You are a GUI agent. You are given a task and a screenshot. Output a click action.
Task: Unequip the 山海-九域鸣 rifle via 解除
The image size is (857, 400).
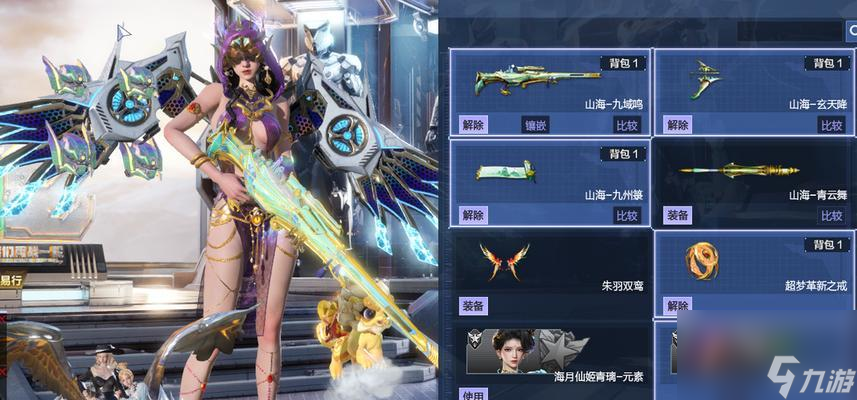pyautogui.click(x=473, y=125)
